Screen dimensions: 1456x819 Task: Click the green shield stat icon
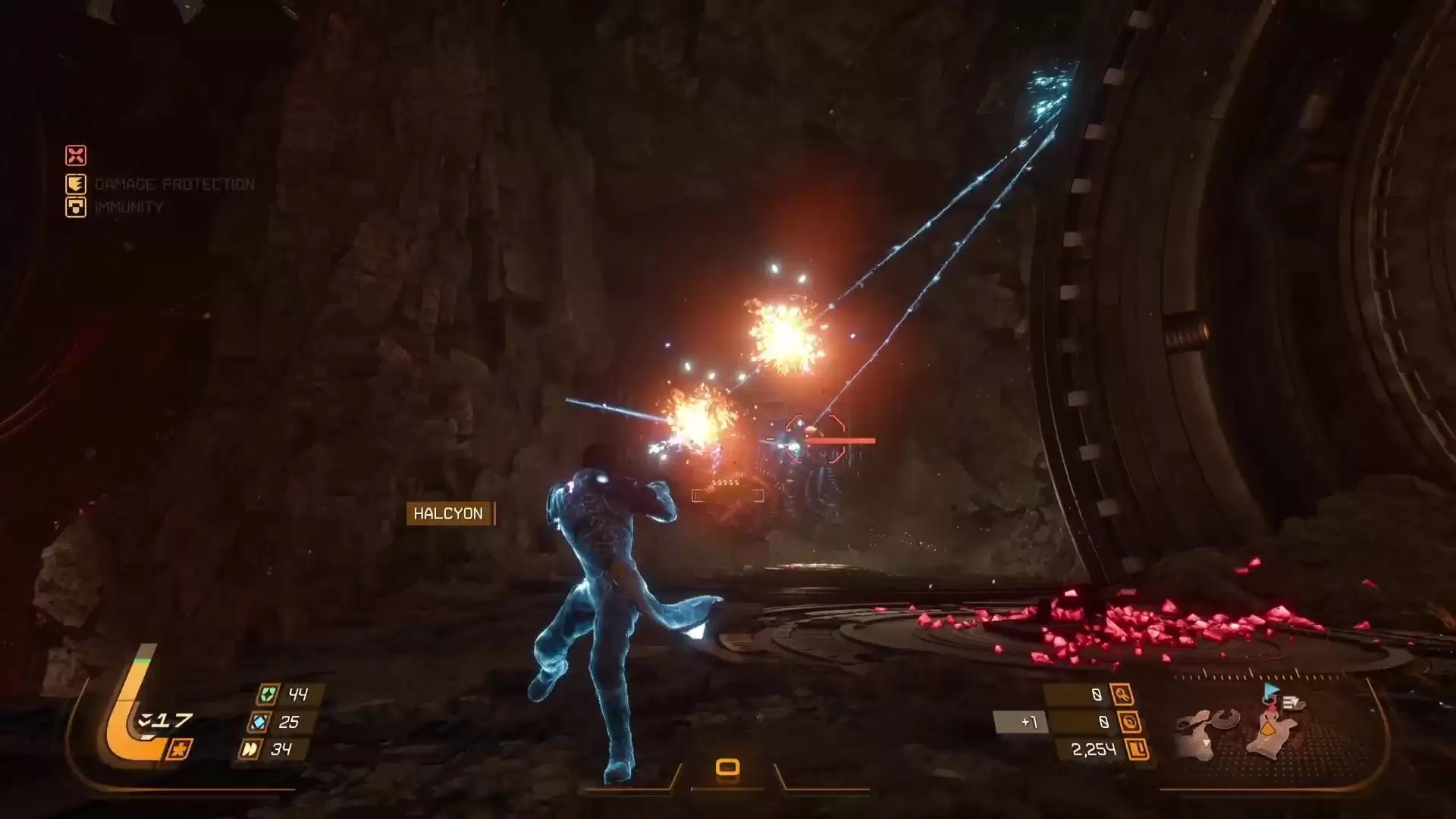pos(266,694)
